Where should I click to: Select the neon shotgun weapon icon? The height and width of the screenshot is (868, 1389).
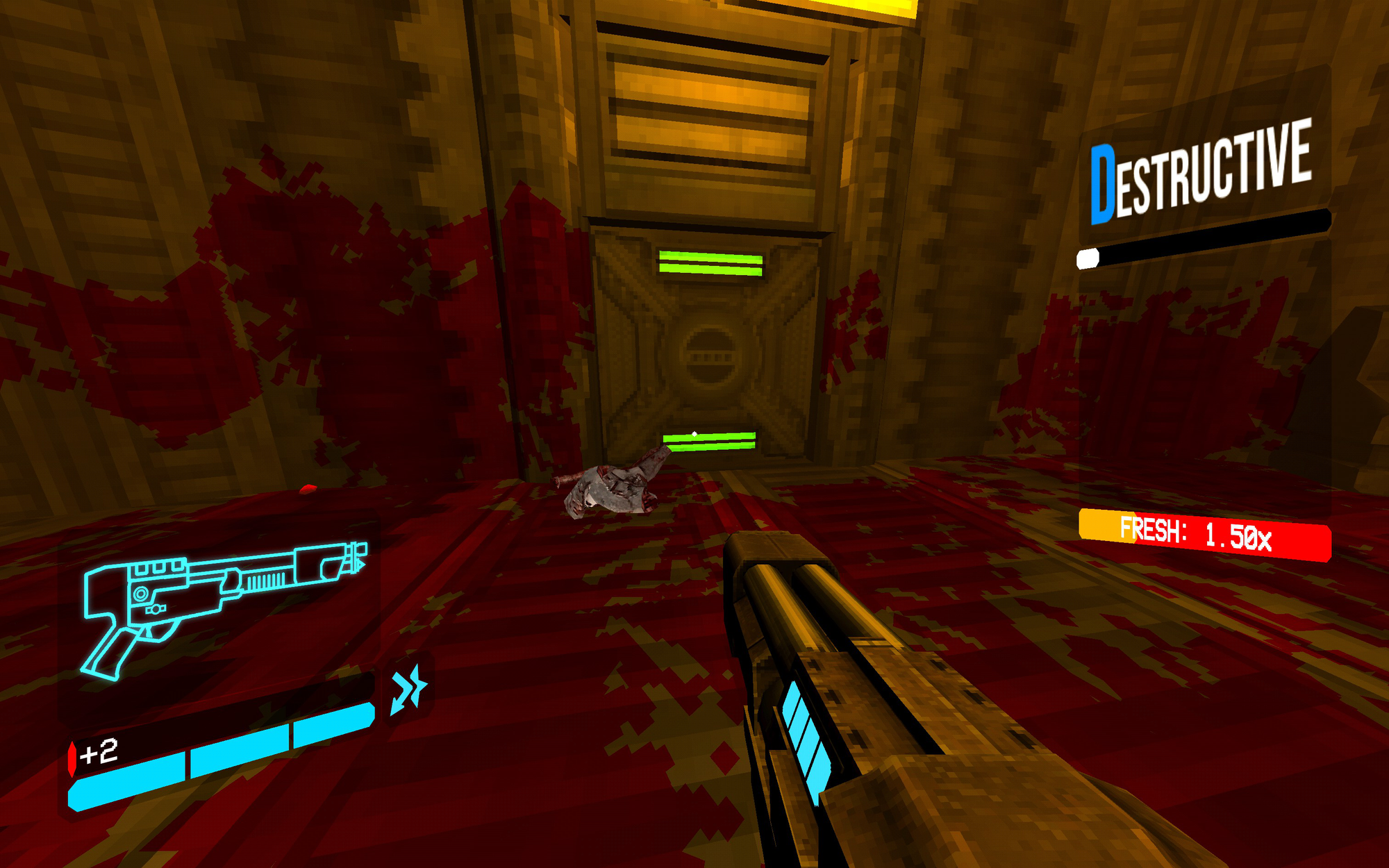[222, 611]
